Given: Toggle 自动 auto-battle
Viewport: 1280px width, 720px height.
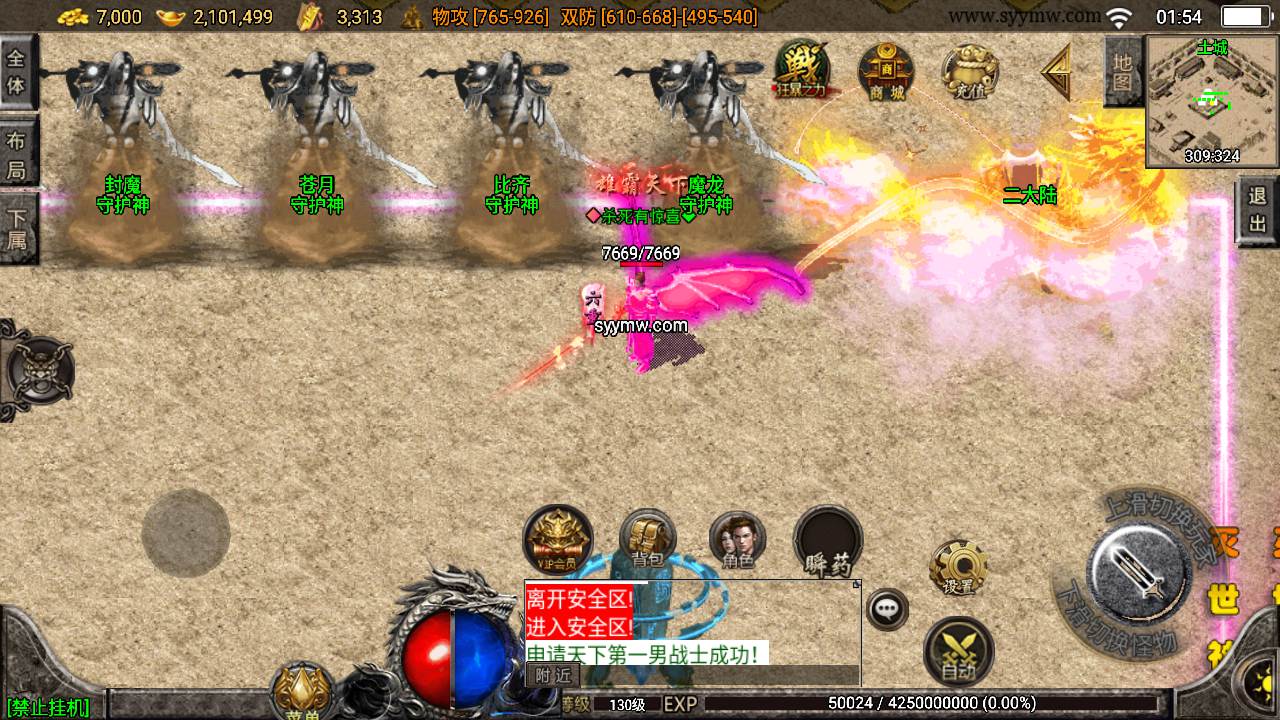Looking at the screenshot, I should point(958,651).
